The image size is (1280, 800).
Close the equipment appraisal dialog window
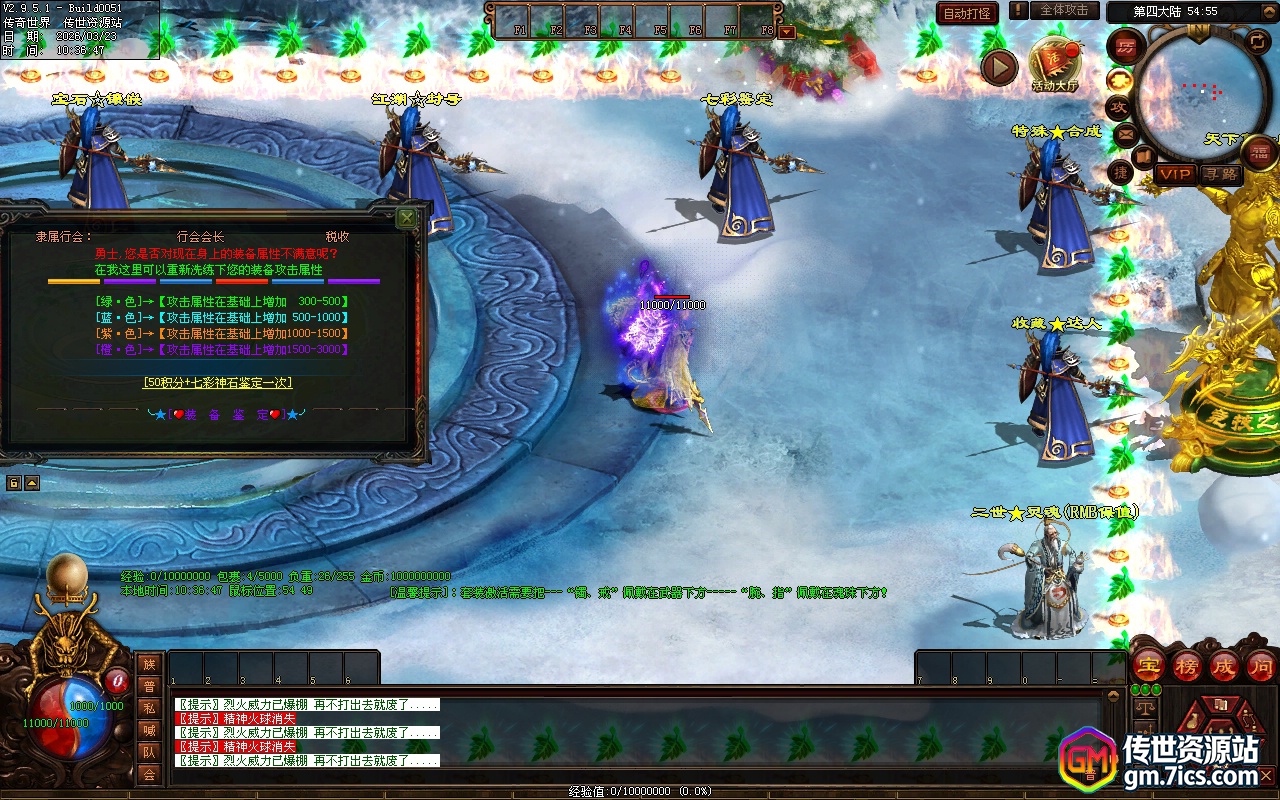coord(407,218)
